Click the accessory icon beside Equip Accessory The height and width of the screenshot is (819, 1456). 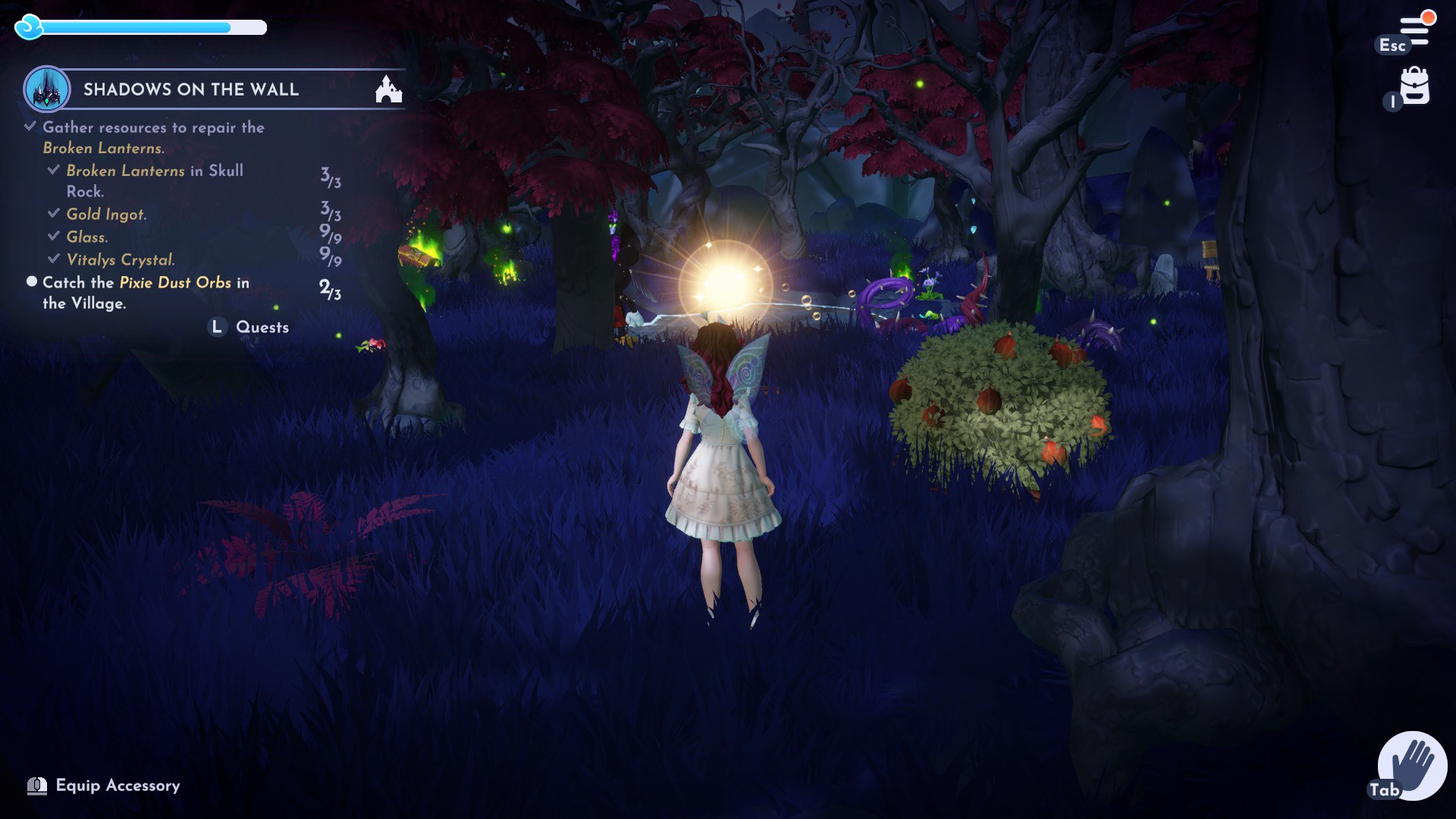(37, 786)
